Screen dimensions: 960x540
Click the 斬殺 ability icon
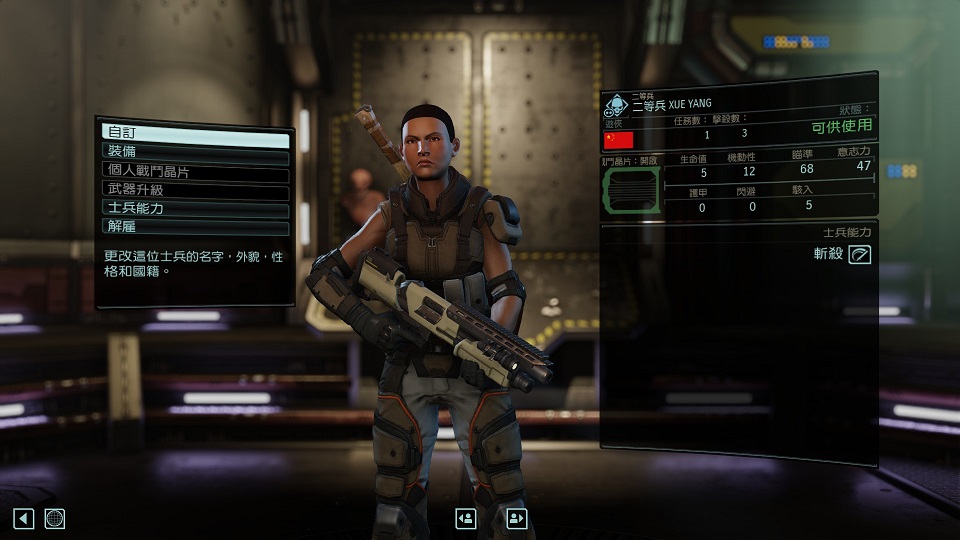coord(859,255)
